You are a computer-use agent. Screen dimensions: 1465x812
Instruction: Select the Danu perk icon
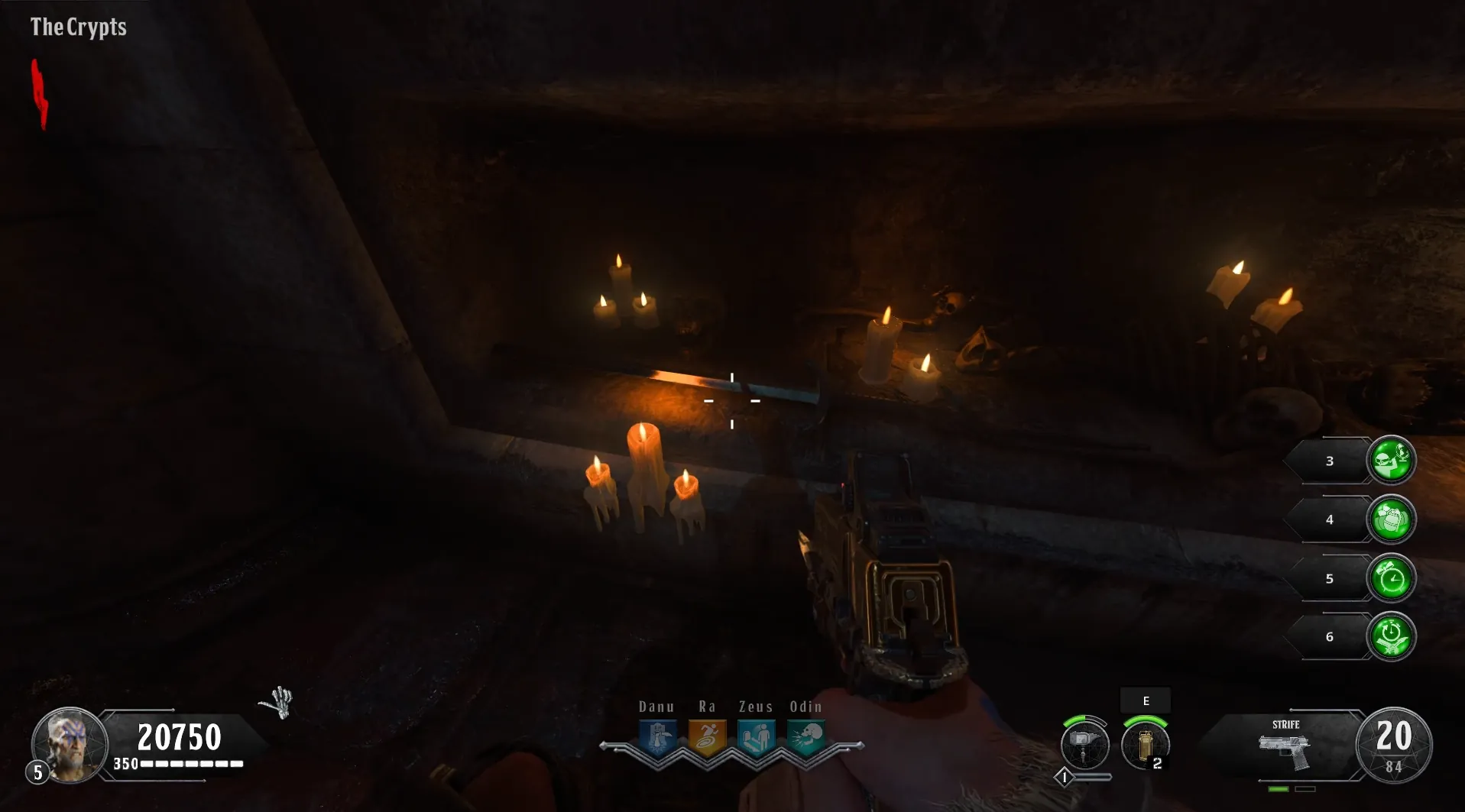pos(658,738)
